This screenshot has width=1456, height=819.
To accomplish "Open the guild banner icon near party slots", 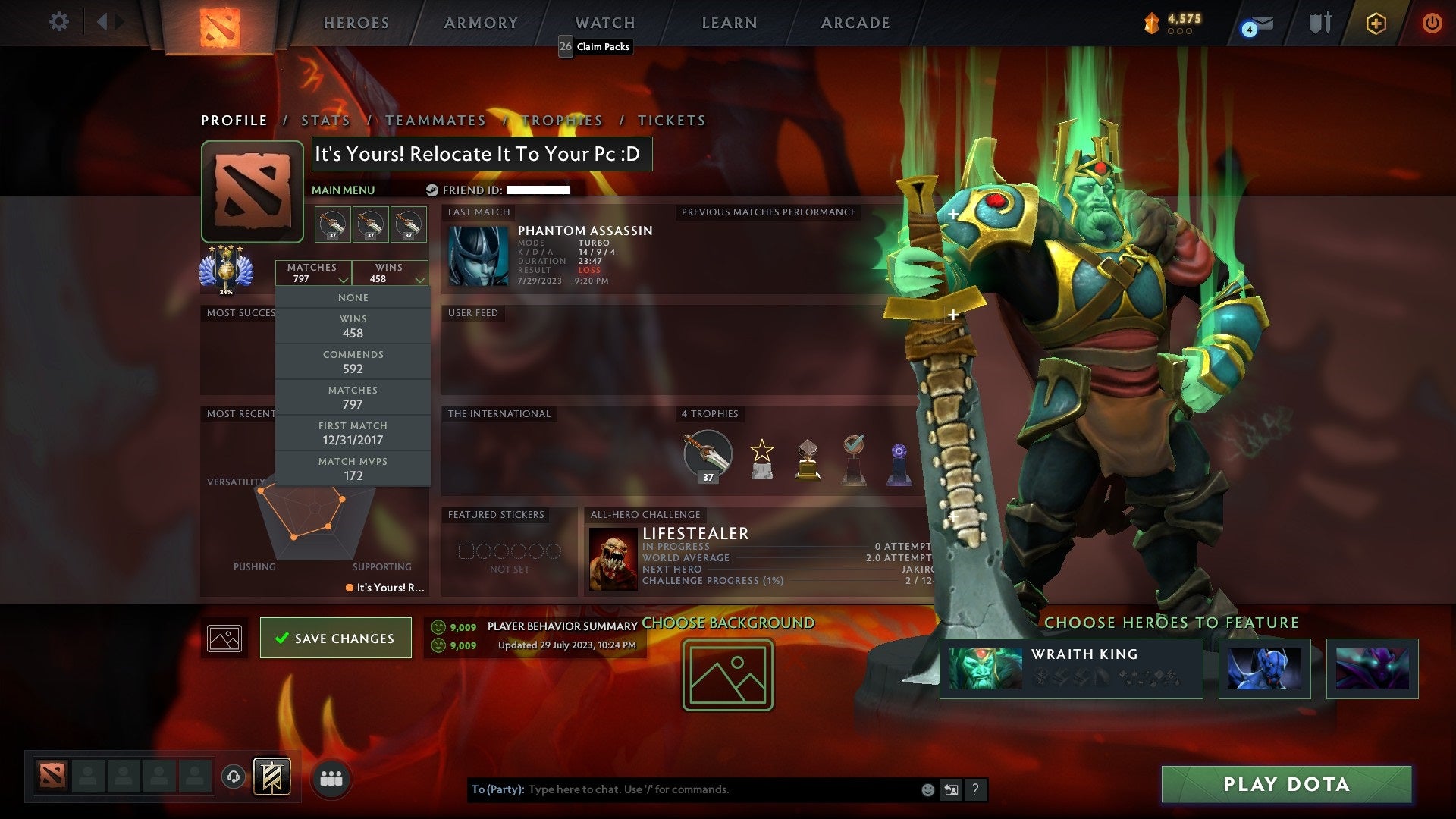I will [273, 777].
